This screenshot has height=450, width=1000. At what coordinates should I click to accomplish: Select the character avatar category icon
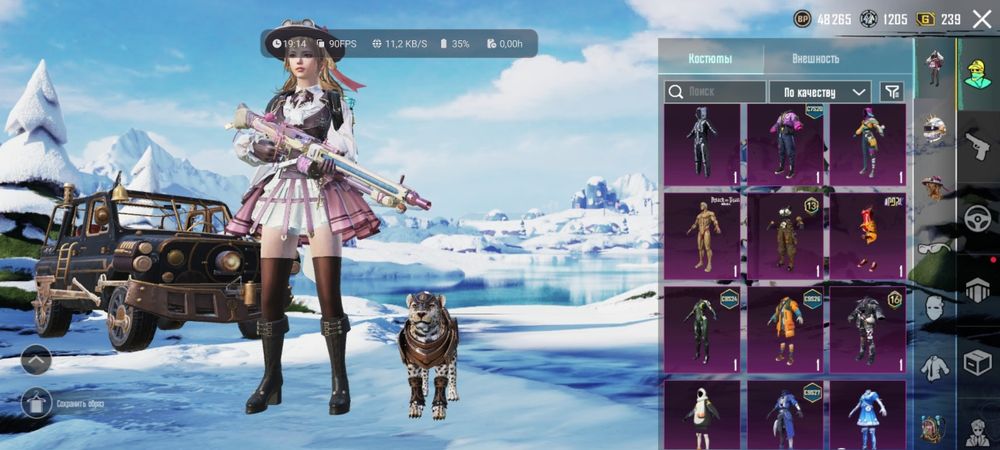(x=977, y=70)
